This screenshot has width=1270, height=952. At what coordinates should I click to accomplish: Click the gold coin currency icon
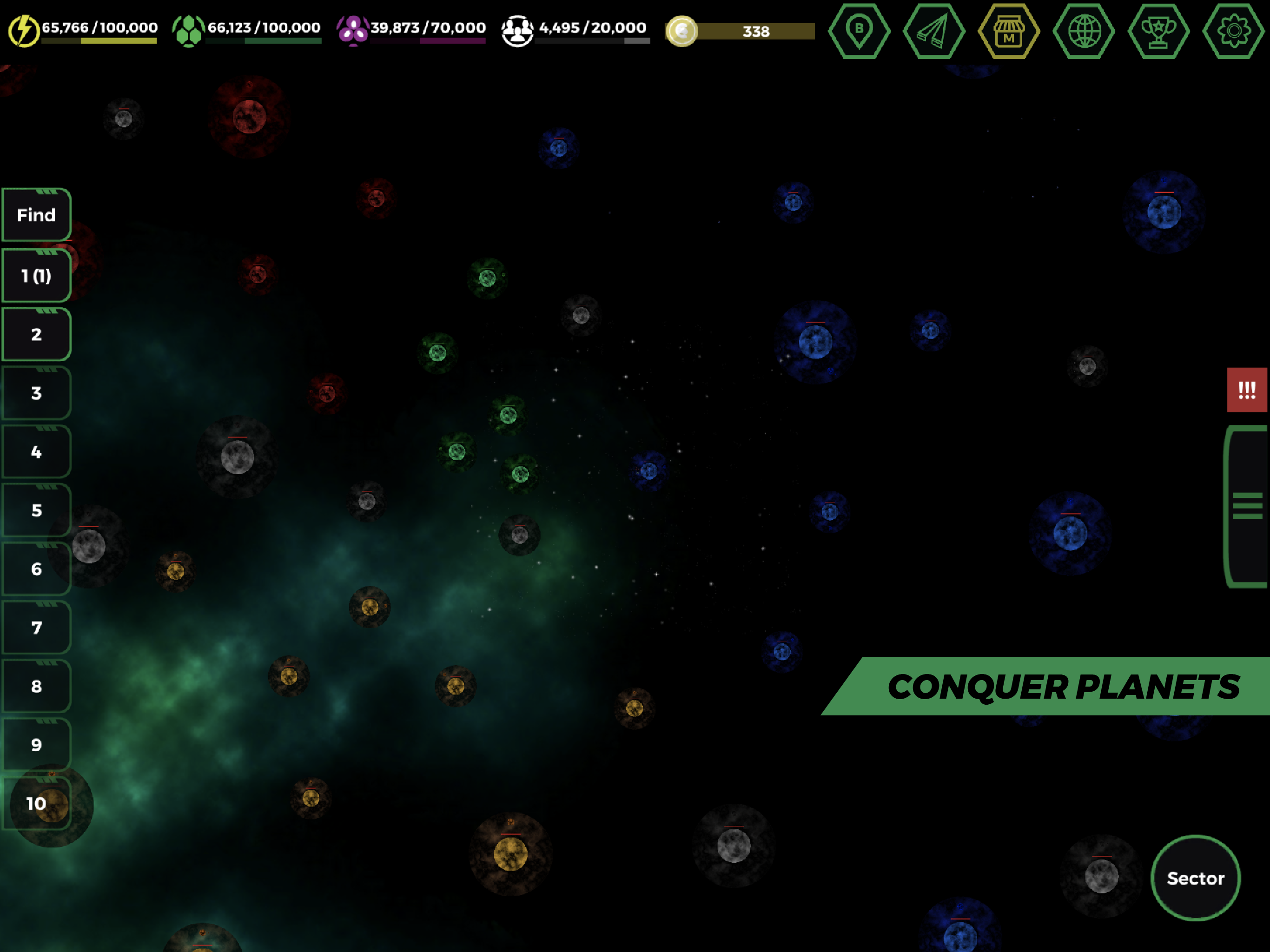click(x=683, y=32)
